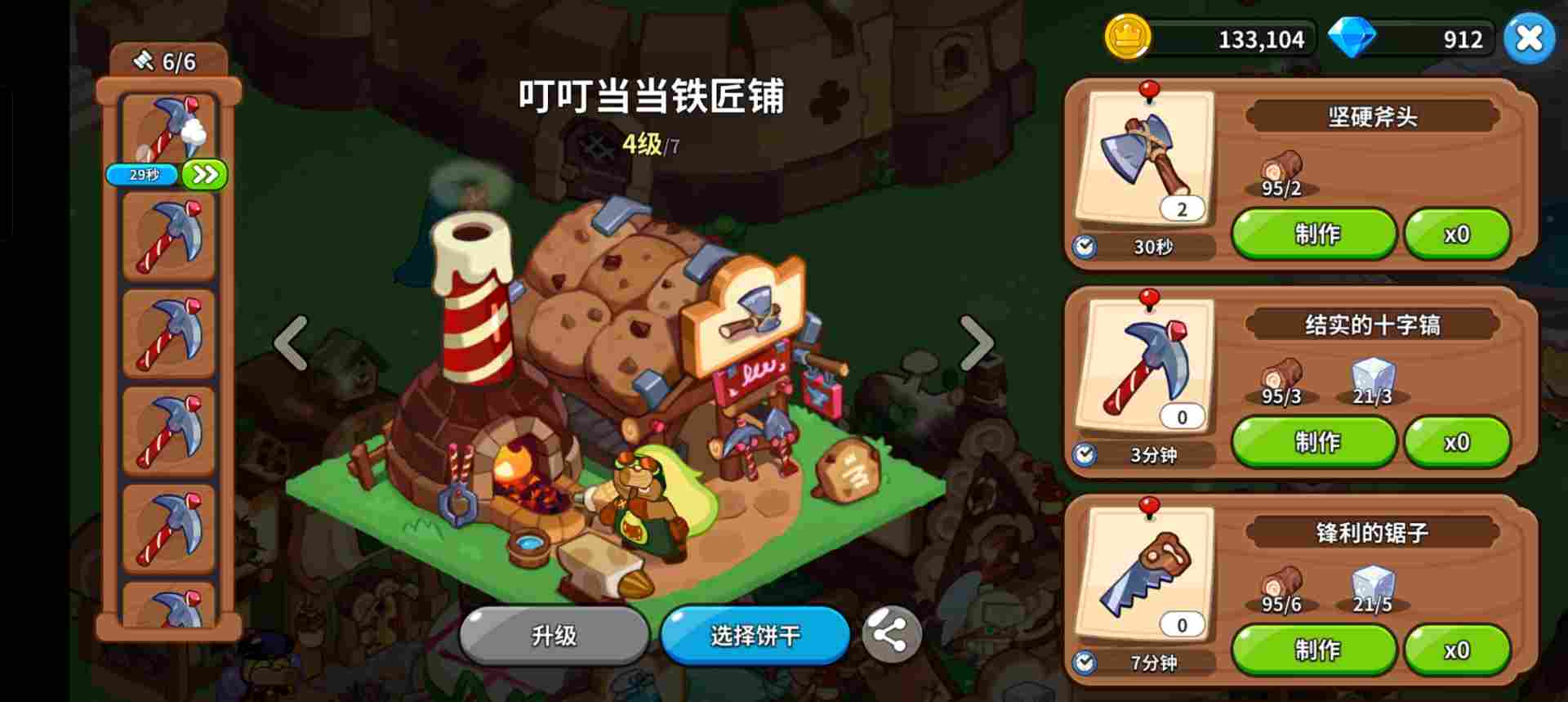
Task: Click the blue diamond currency icon
Action: pos(1353,36)
